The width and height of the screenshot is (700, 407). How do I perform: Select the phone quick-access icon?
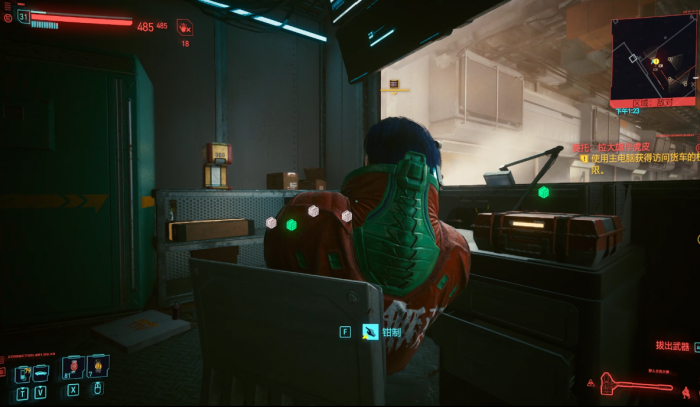tap(23, 373)
